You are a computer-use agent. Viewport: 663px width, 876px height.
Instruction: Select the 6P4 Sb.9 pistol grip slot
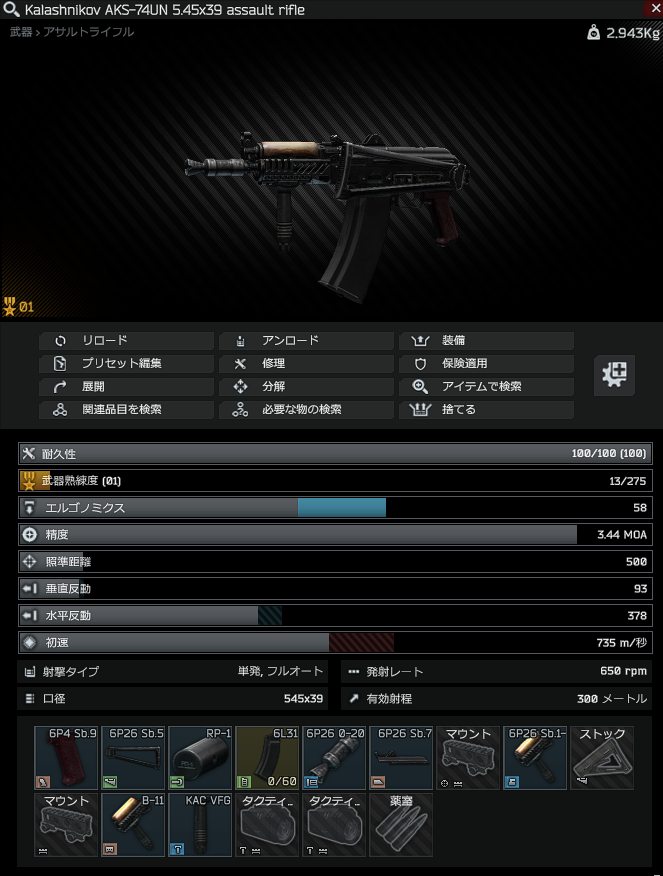point(66,757)
